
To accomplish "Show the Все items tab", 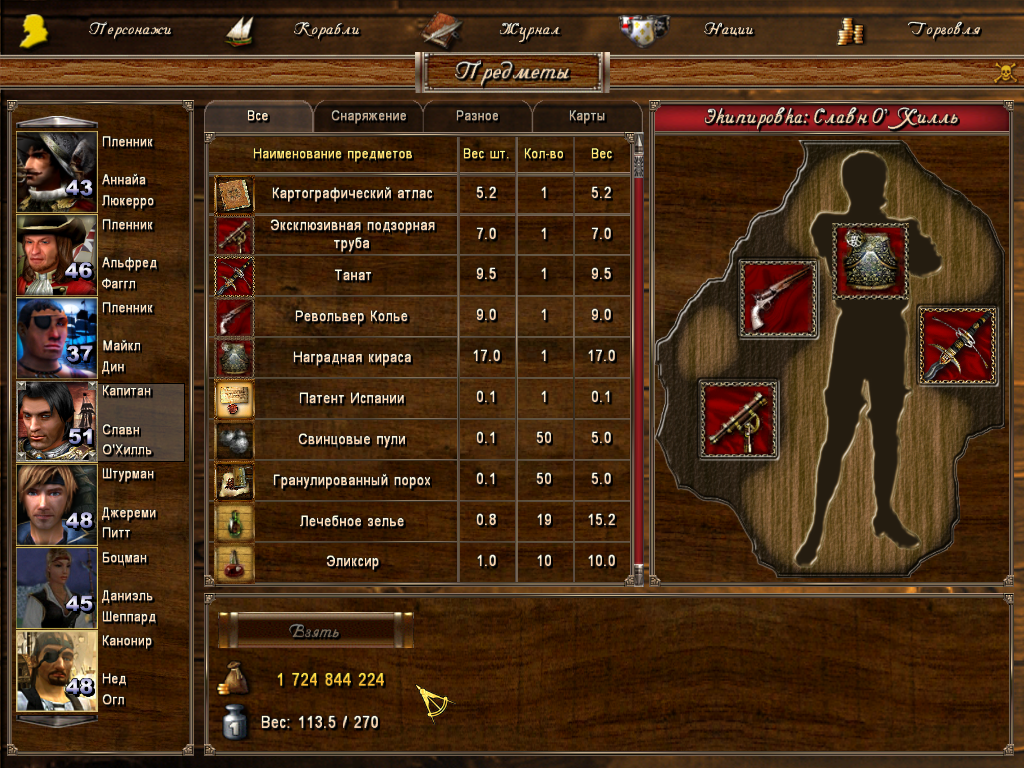I will [x=258, y=116].
